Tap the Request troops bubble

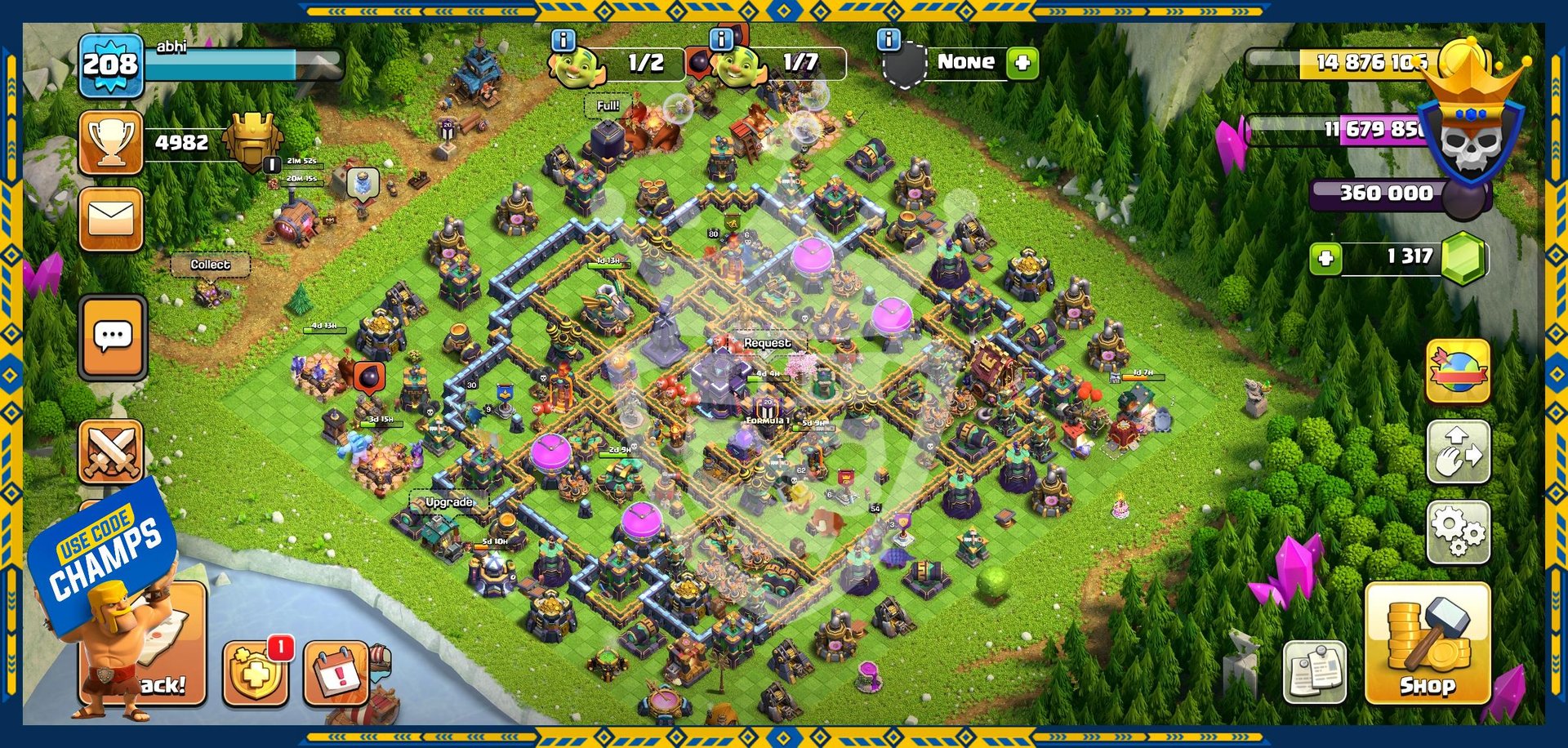pyautogui.click(x=767, y=344)
